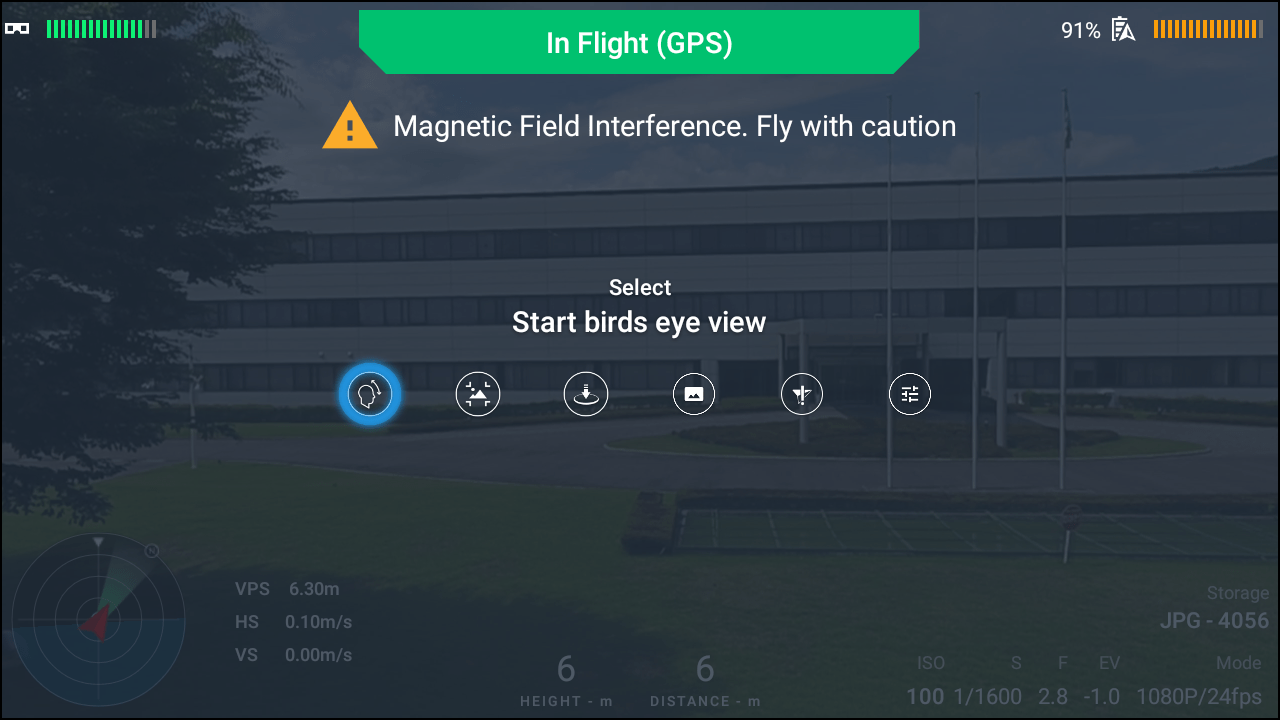Select the mountain framing icon
This screenshot has height=720, width=1280.
click(478, 394)
